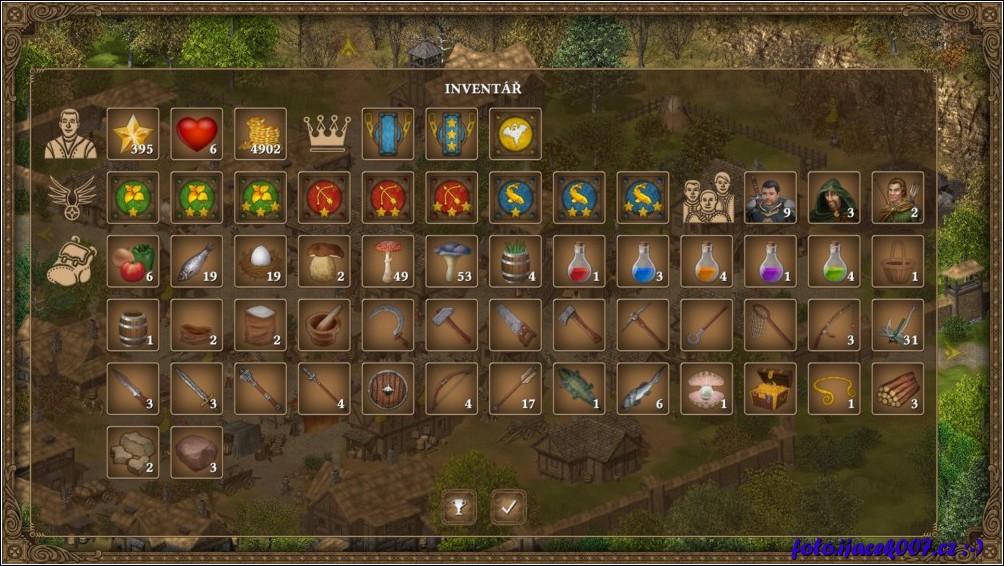Choose the round wooden shield slot
Viewport: 1004px width, 566px height.
[x=388, y=389]
